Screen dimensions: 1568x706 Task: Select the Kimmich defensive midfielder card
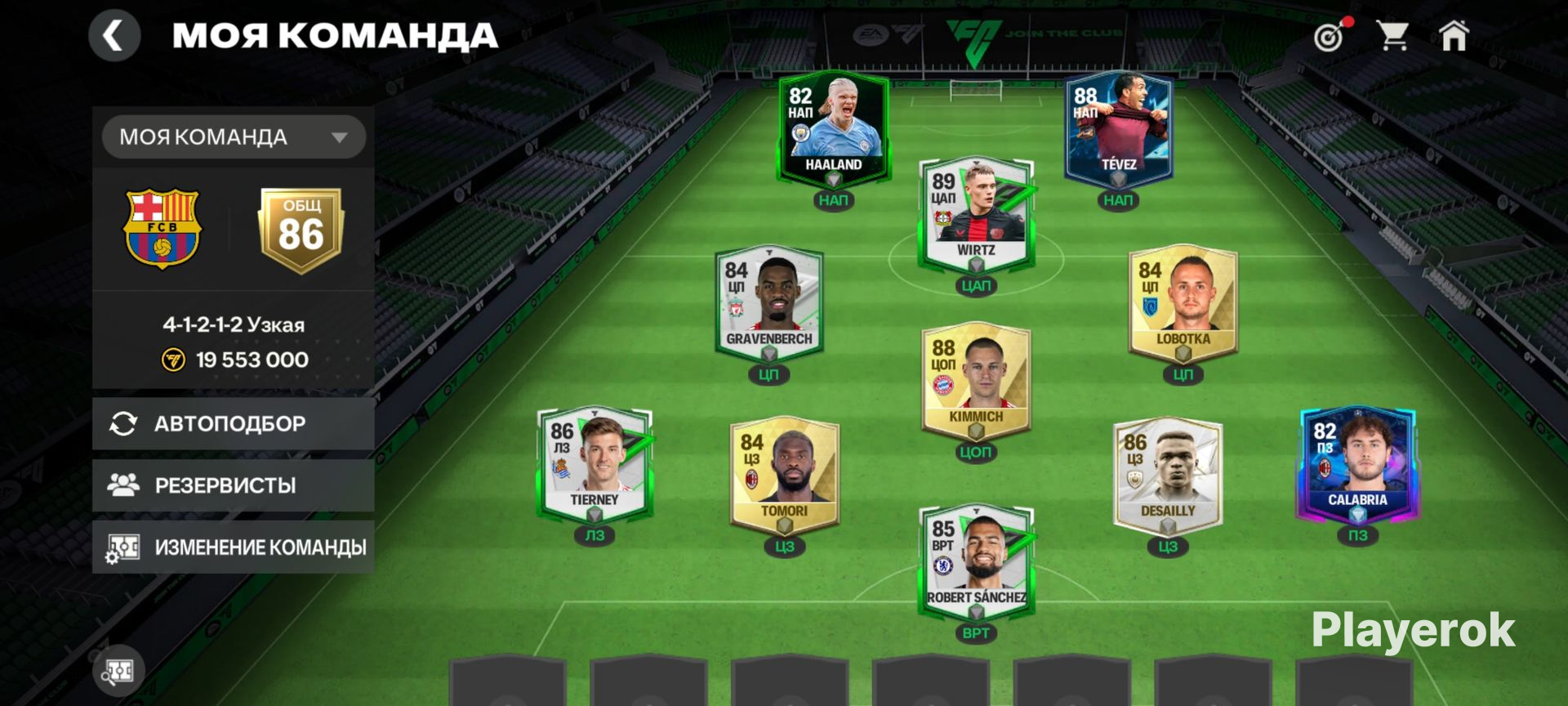(976, 380)
